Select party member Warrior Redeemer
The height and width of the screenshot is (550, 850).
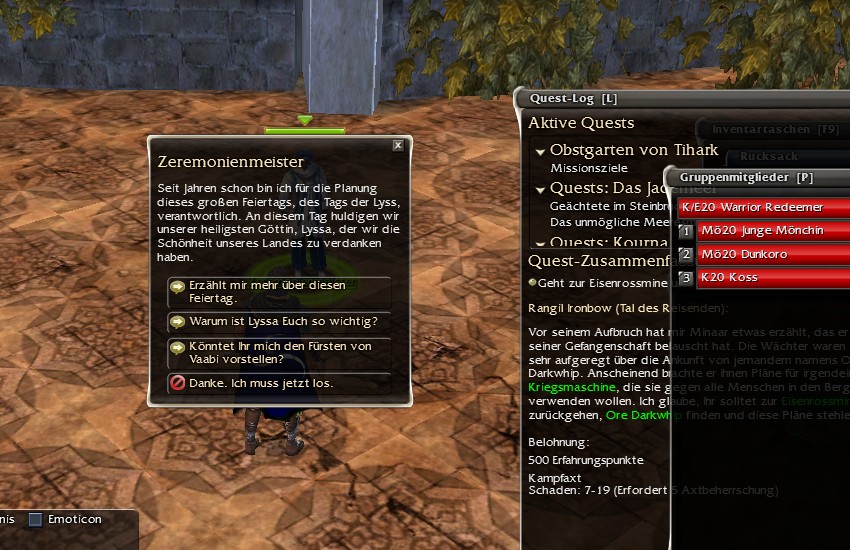coord(762,207)
